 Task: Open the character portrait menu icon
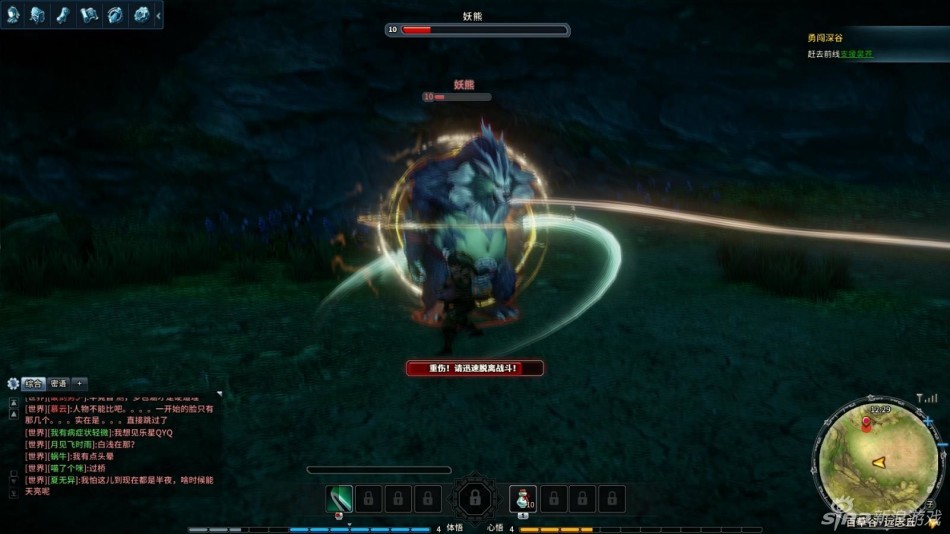tap(14, 14)
